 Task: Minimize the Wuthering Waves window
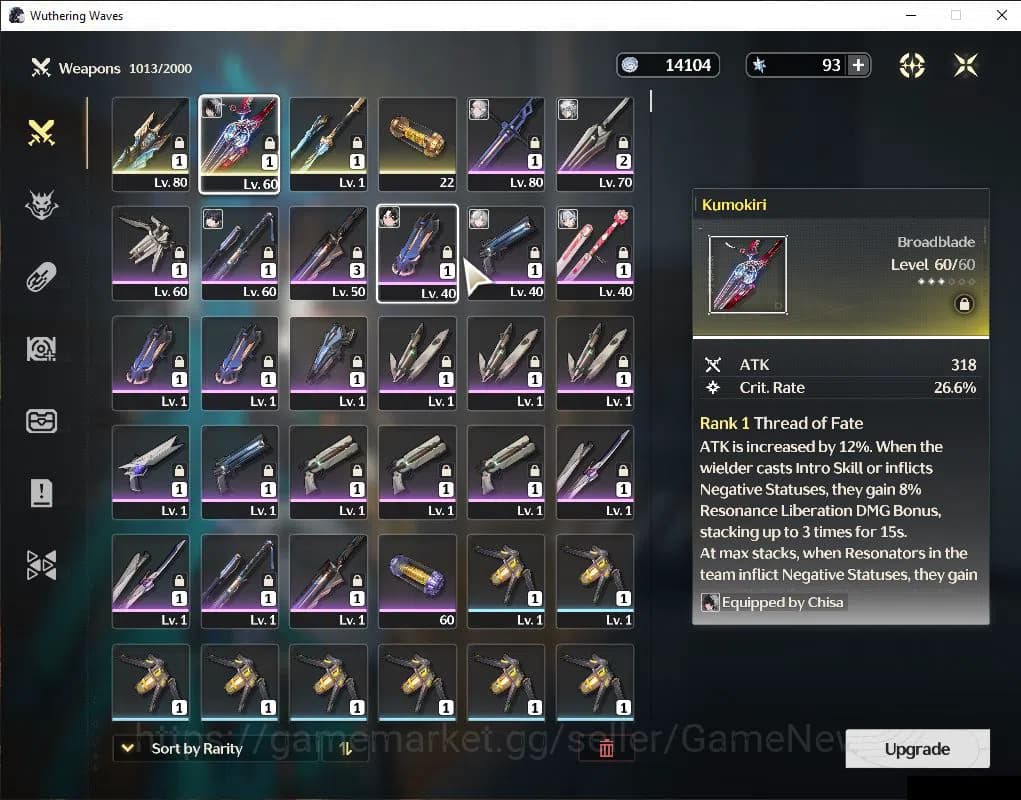click(x=910, y=15)
